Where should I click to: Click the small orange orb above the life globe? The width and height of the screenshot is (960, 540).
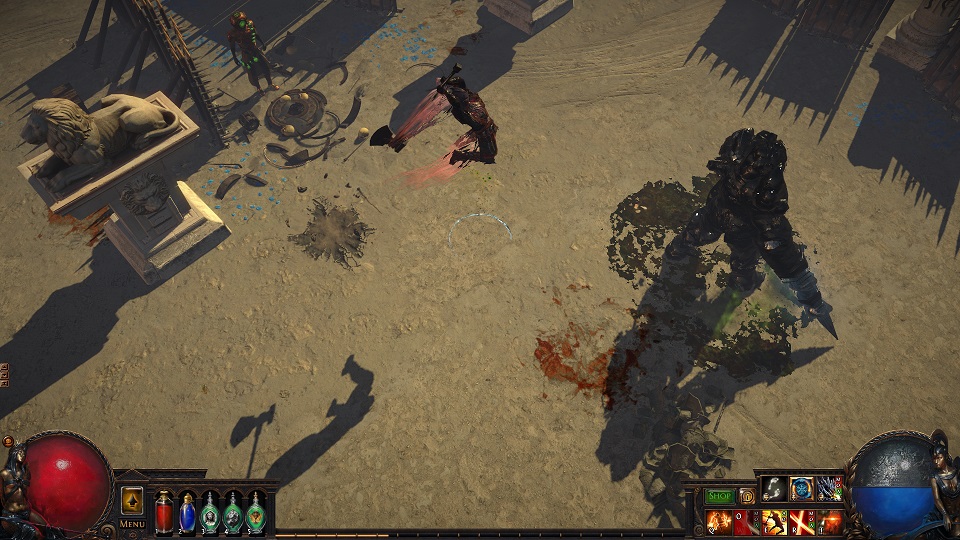pos(9,441)
